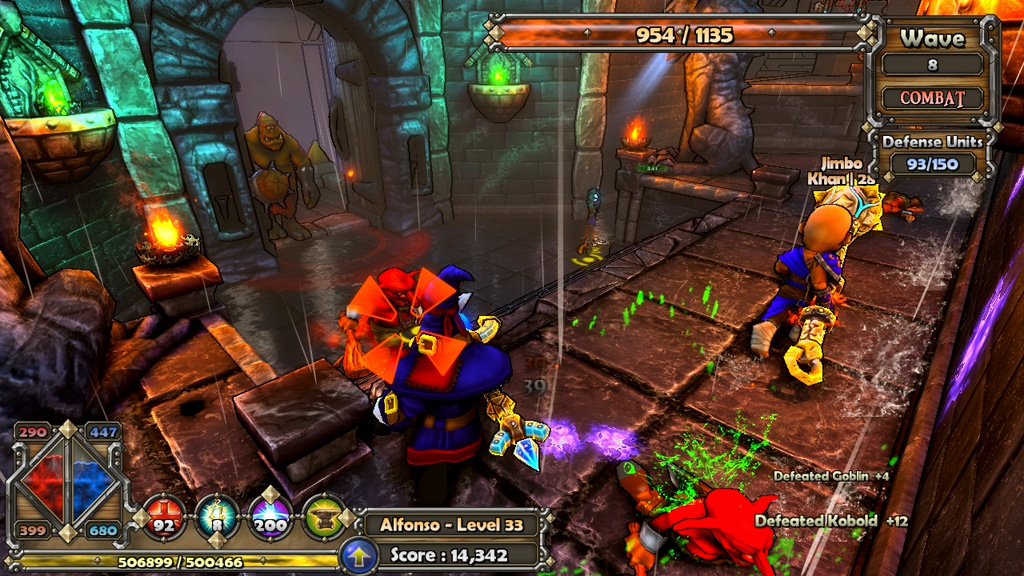The image size is (1024, 576).
Task: Click the blue level-up arrow button
Action: tap(358, 555)
